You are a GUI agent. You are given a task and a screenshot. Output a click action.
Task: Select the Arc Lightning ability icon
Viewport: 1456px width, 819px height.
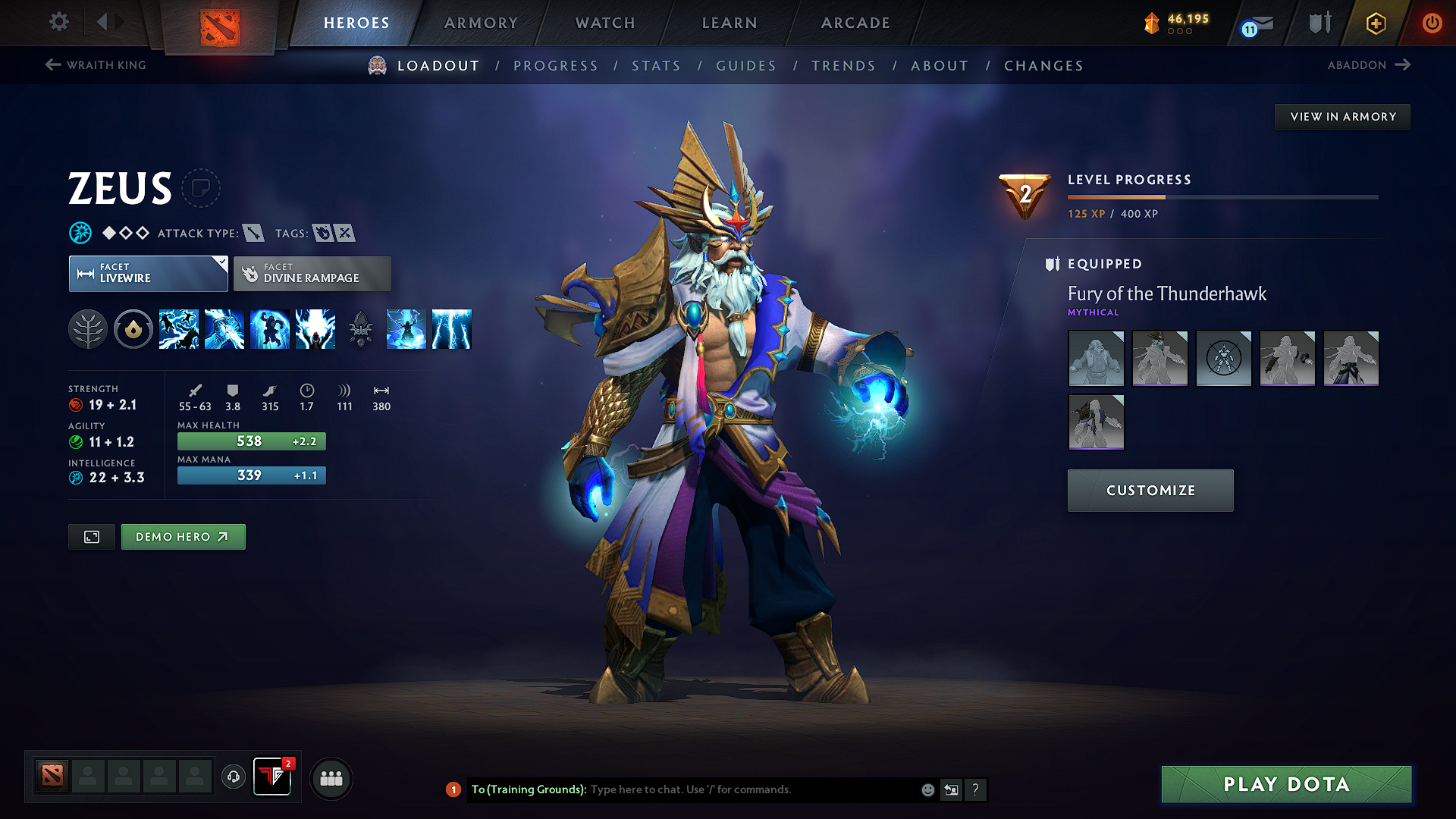(x=179, y=329)
